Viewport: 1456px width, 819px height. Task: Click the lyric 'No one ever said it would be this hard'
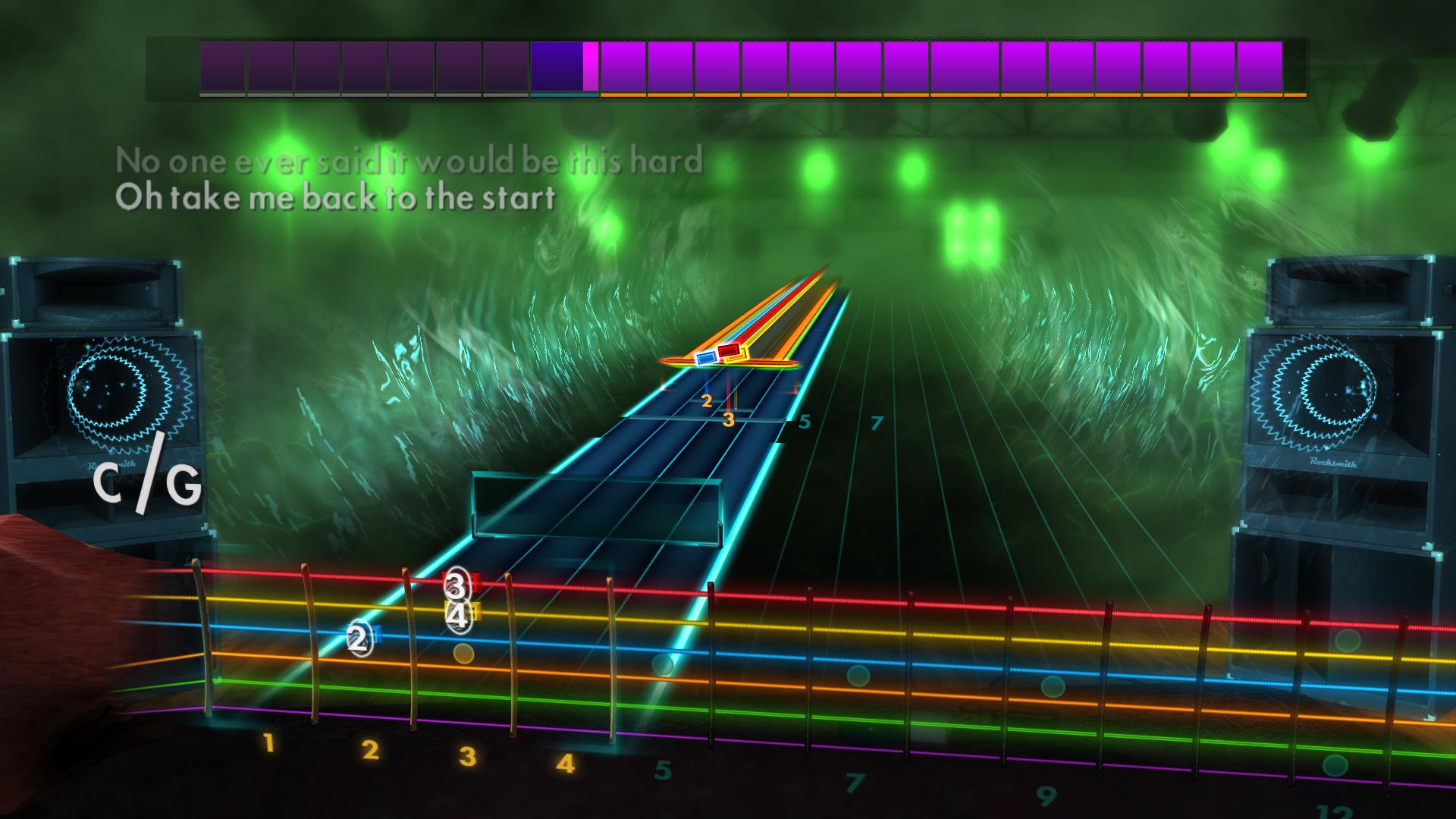coord(409,161)
